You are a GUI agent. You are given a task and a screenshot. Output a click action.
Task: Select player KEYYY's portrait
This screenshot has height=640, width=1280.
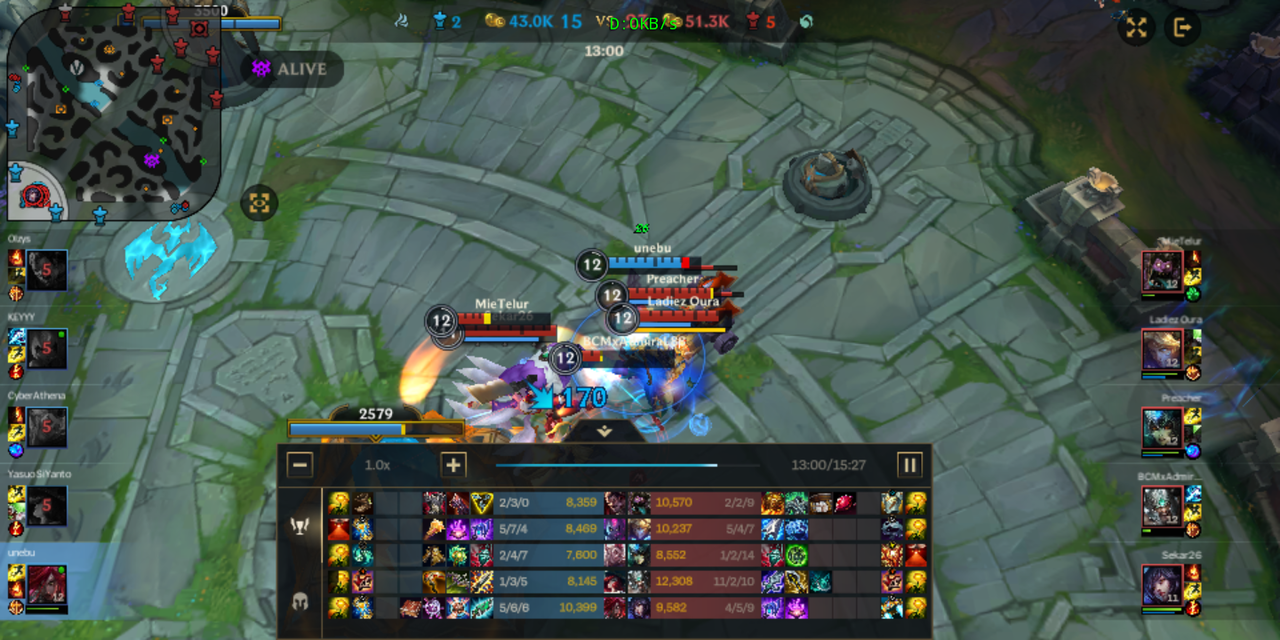click(x=47, y=349)
